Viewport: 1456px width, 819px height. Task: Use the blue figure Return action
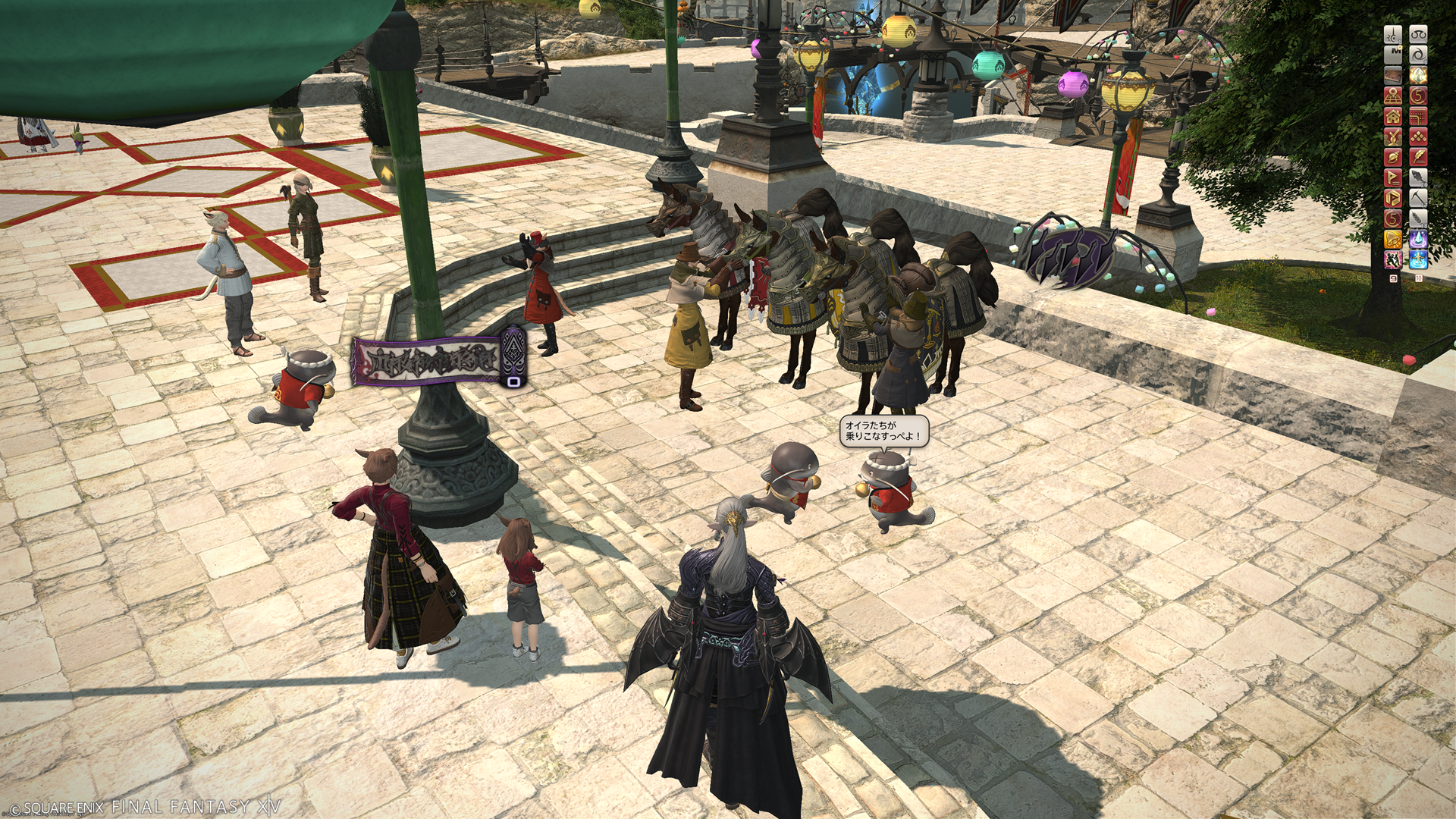1418,260
